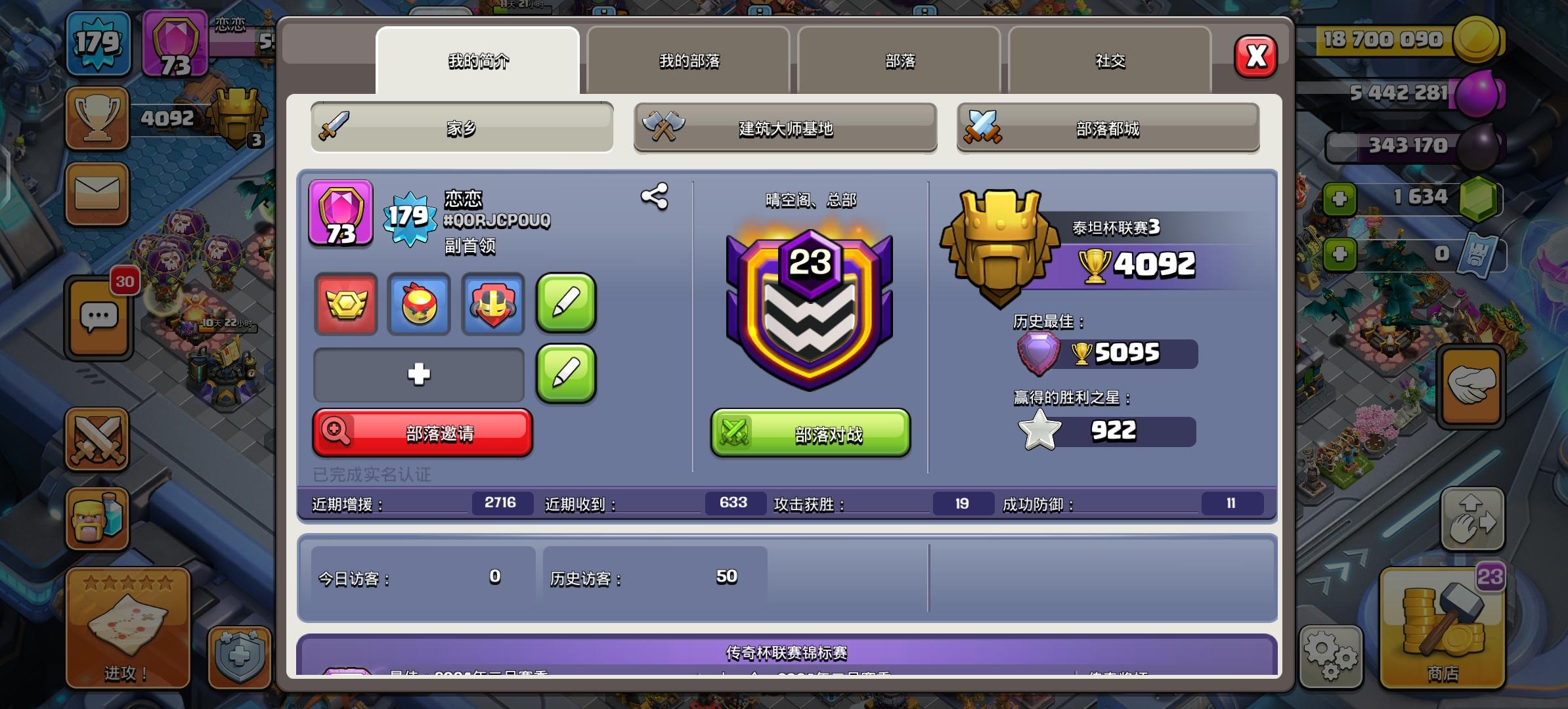
Task: Click the green pencil edit icon
Action: pos(566,305)
